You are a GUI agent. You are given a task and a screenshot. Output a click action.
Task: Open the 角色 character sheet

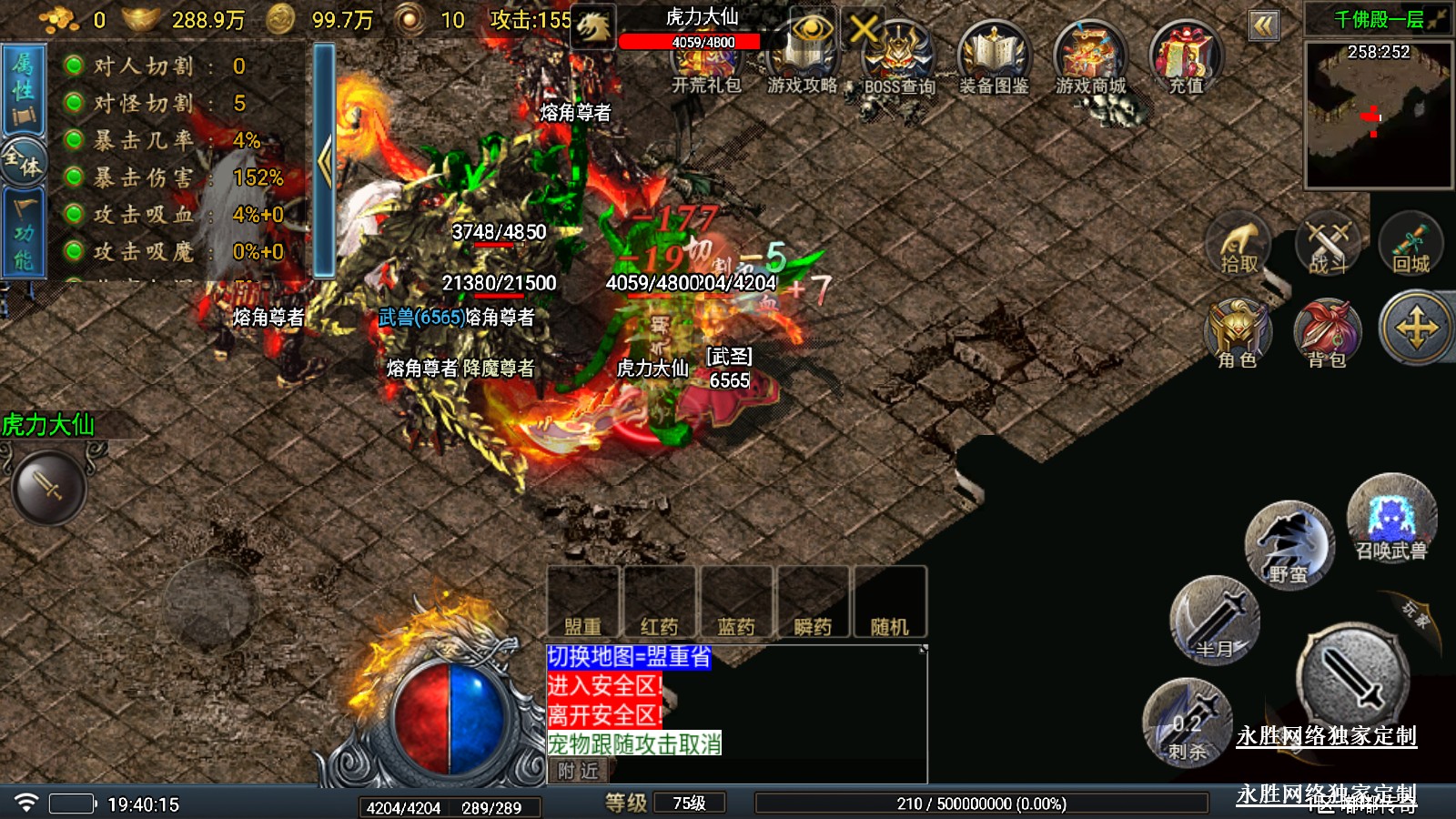pos(1238,333)
